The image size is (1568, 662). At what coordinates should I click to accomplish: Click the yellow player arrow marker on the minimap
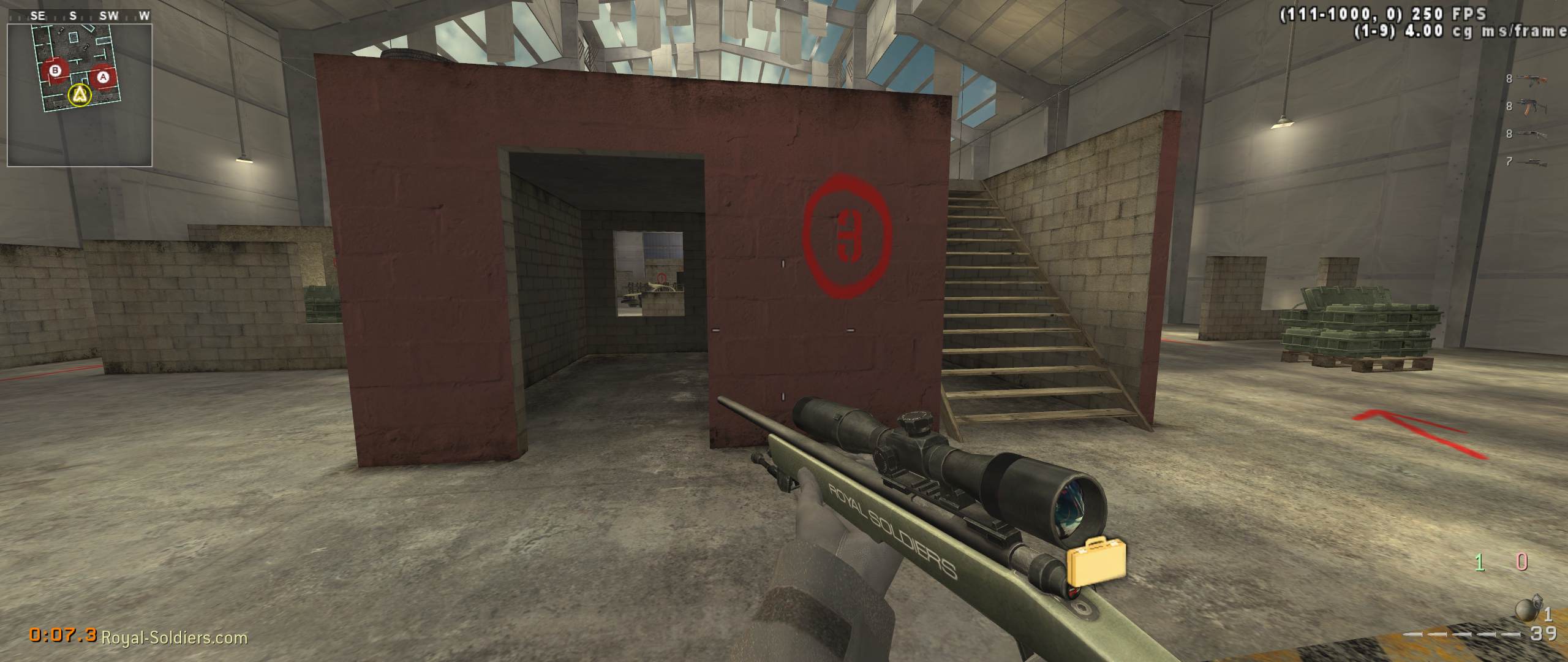point(78,96)
